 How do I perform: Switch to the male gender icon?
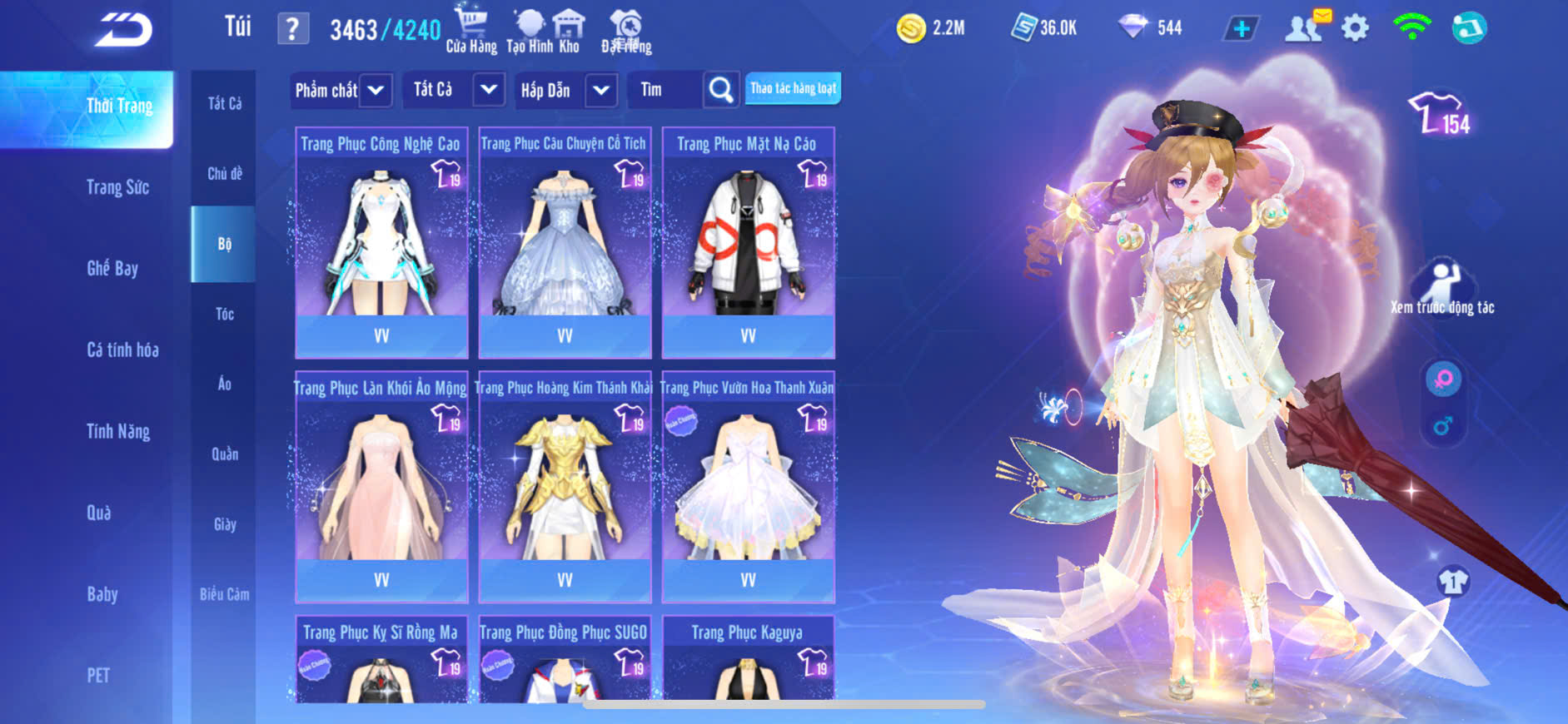point(1443,426)
